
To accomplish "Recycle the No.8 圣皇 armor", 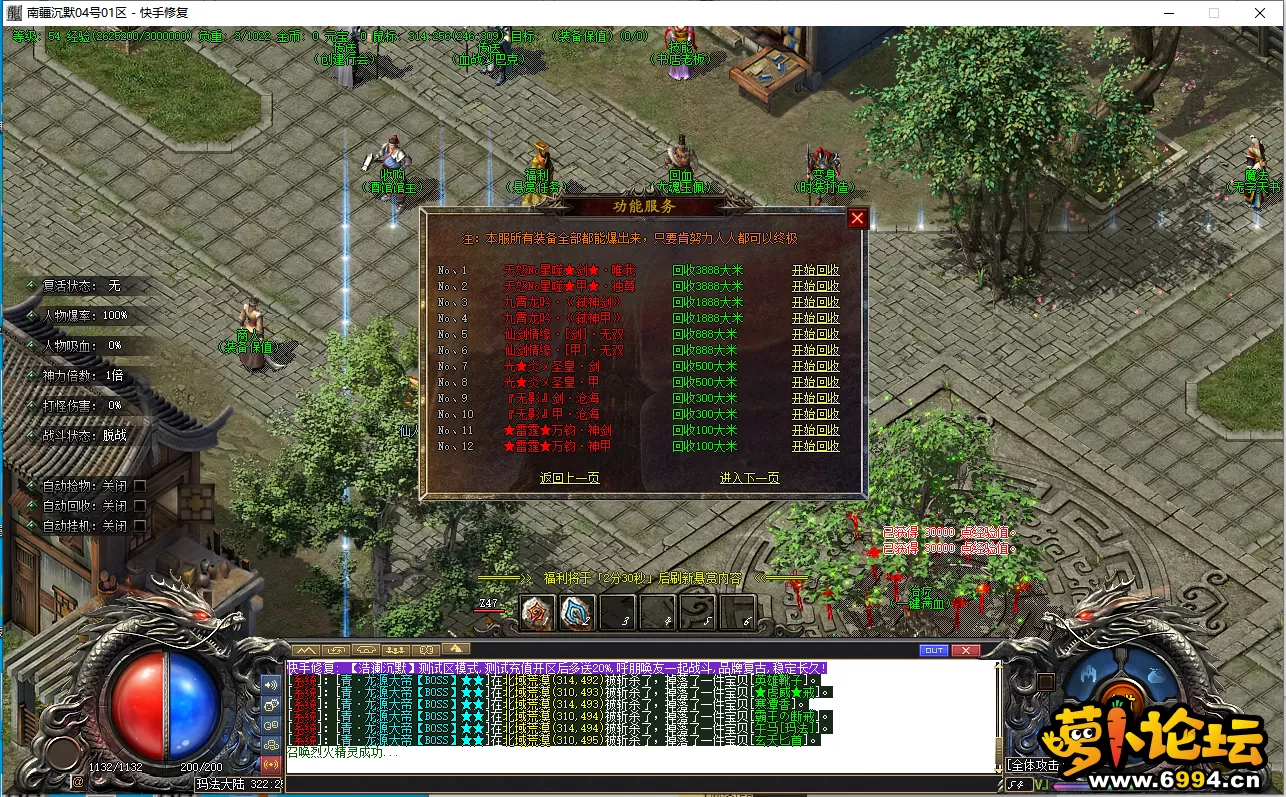I will pyautogui.click(x=815, y=382).
